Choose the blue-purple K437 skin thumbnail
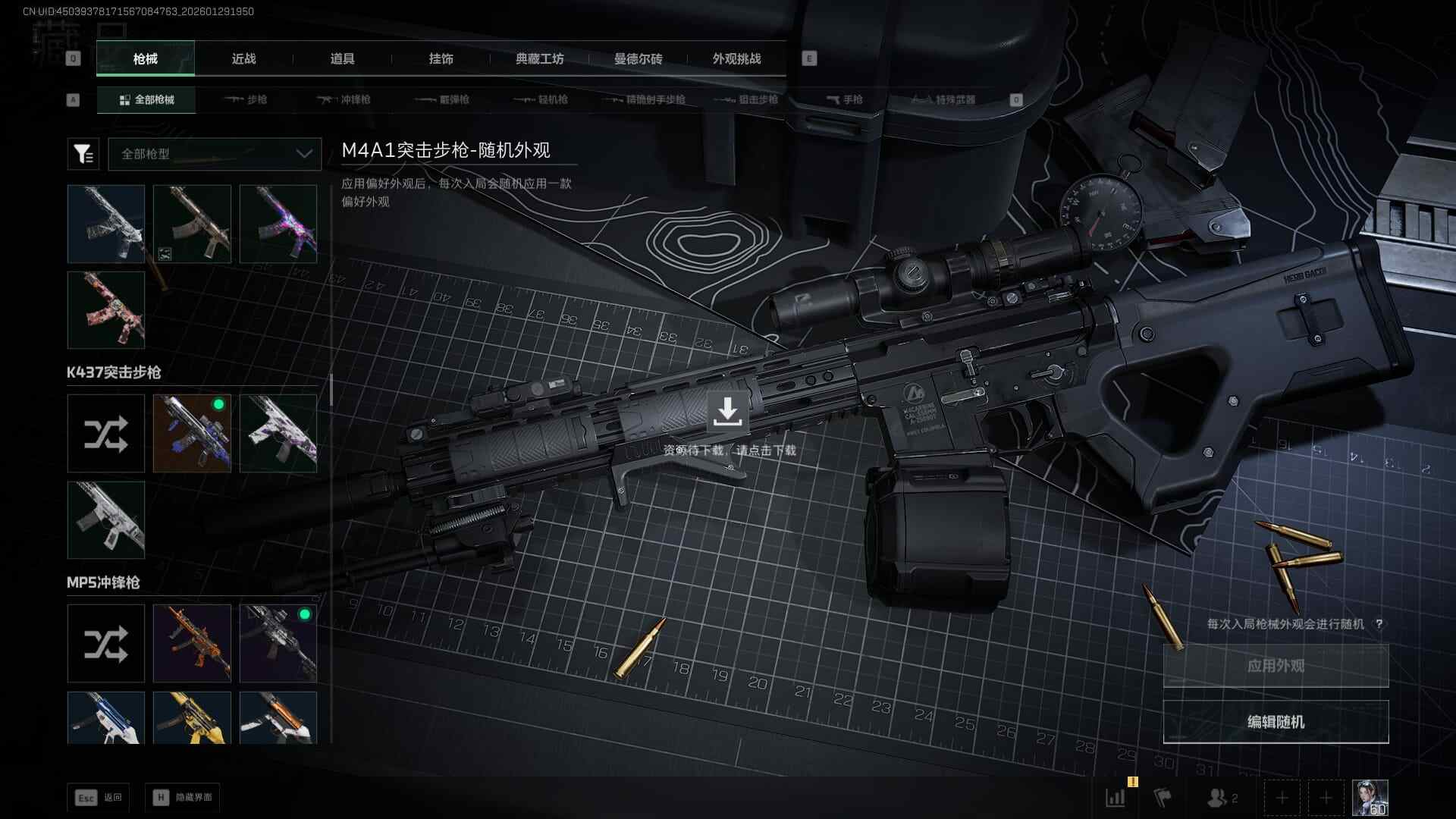The height and width of the screenshot is (819, 1456). 192,434
